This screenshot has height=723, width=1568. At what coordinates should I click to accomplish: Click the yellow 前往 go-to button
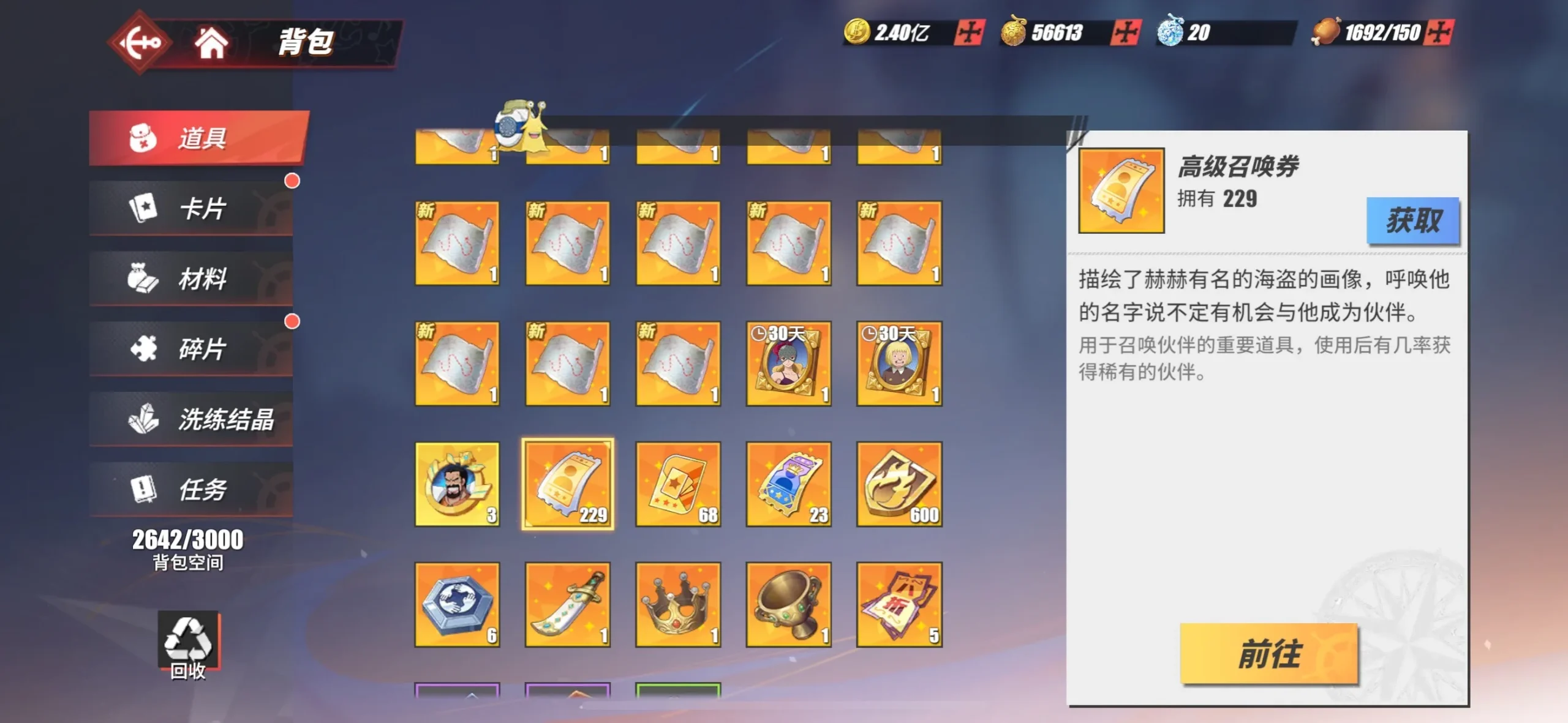click(1268, 653)
